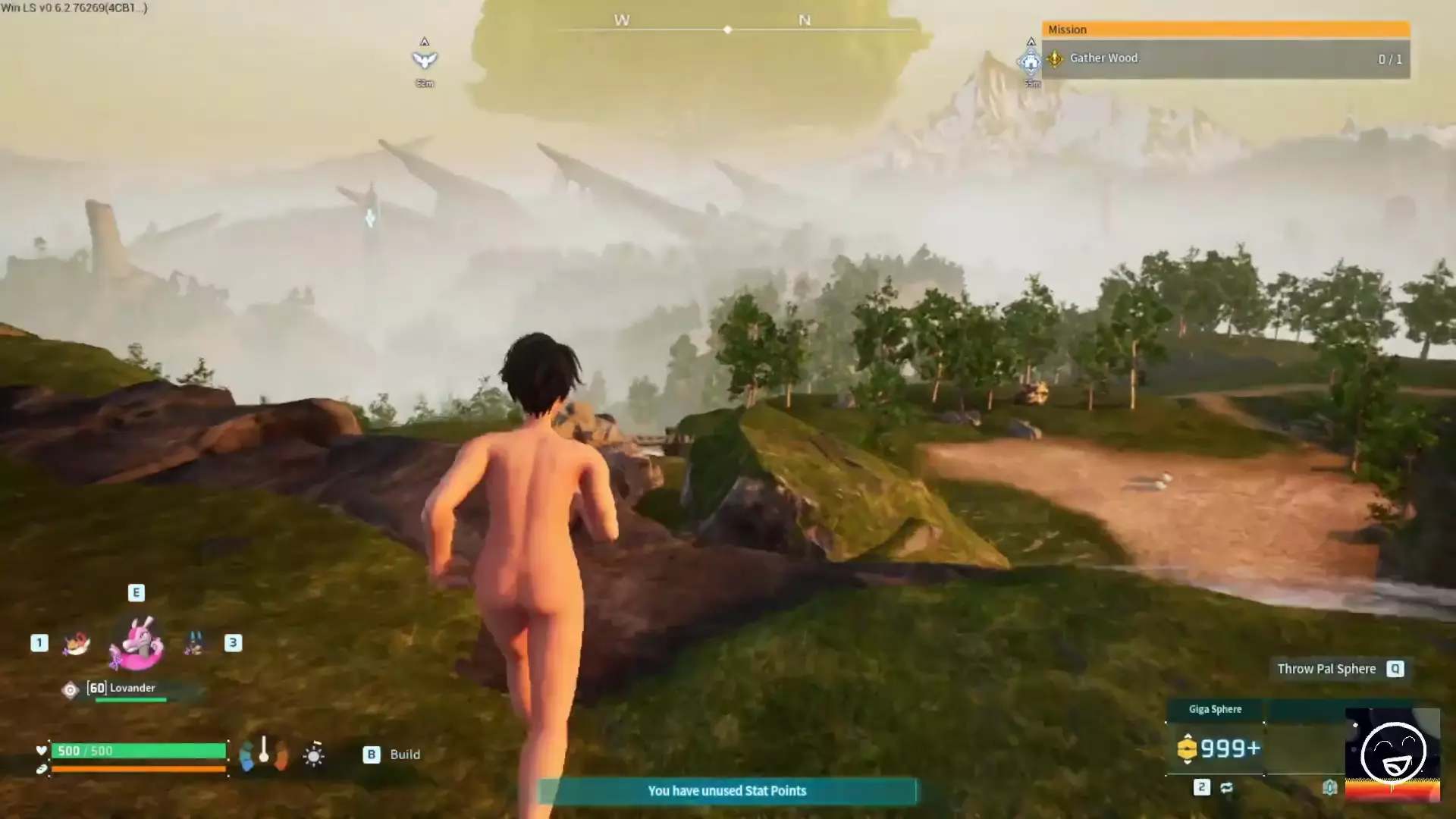Open the Gather Wood mission tracker
This screenshot has height=819, width=1456.
(x=1225, y=58)
